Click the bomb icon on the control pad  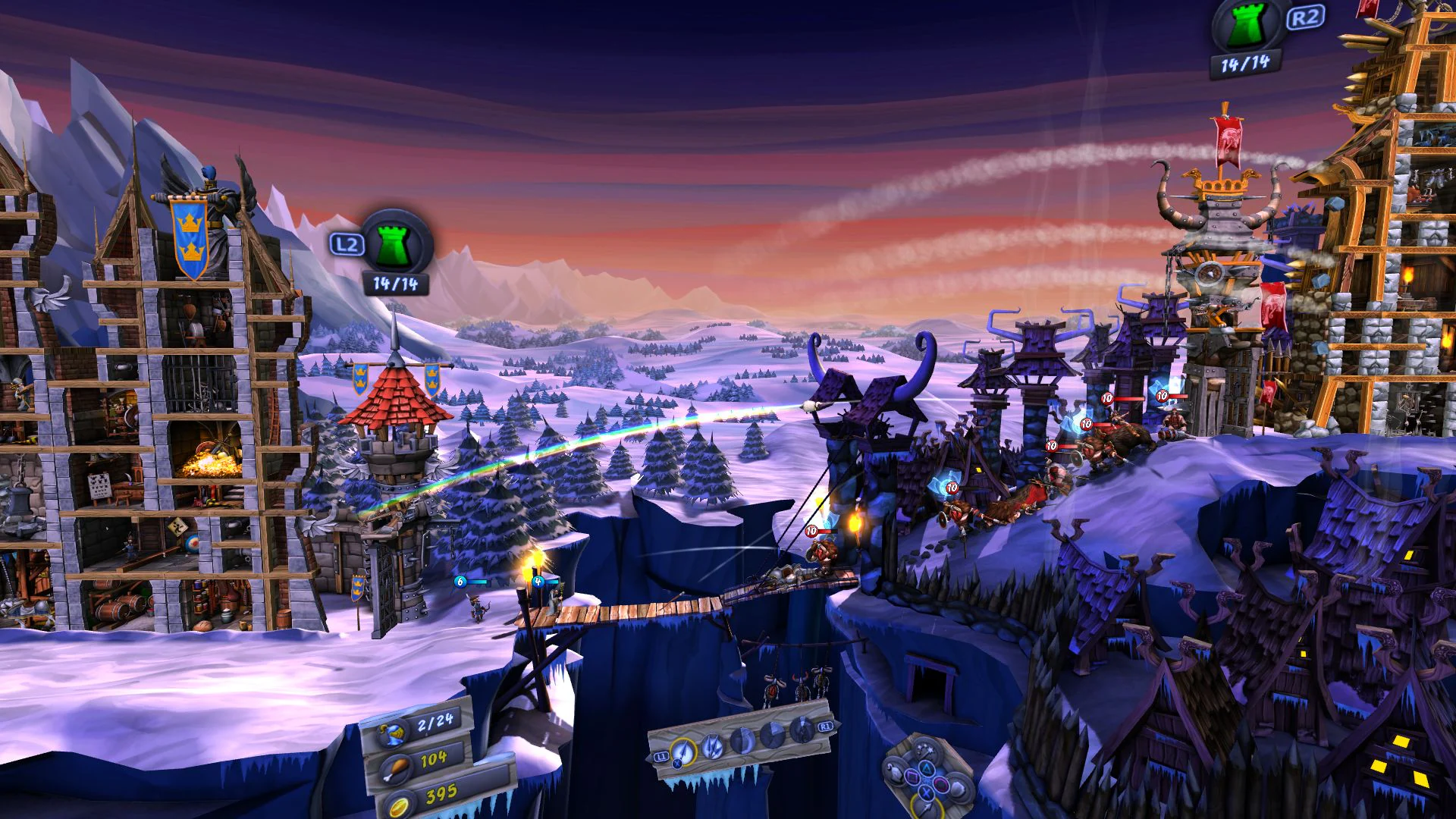(x=895, y=773)
